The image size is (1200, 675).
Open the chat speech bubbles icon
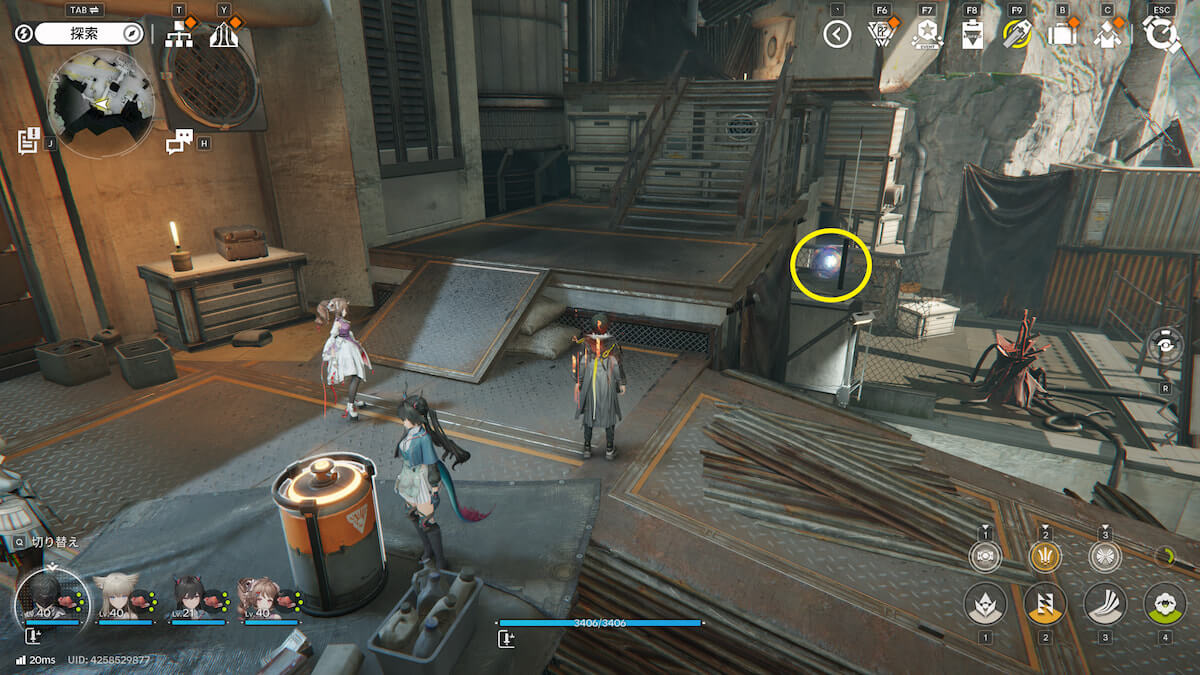(178, 143)
